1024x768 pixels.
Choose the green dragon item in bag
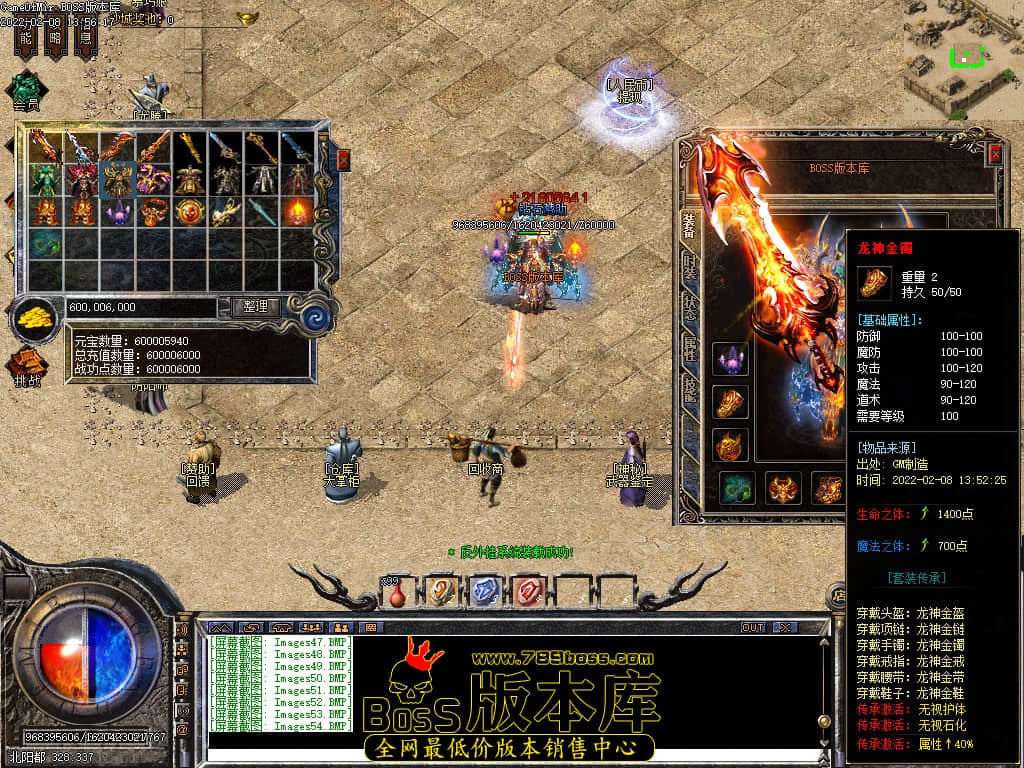click(x=45, y=243)
